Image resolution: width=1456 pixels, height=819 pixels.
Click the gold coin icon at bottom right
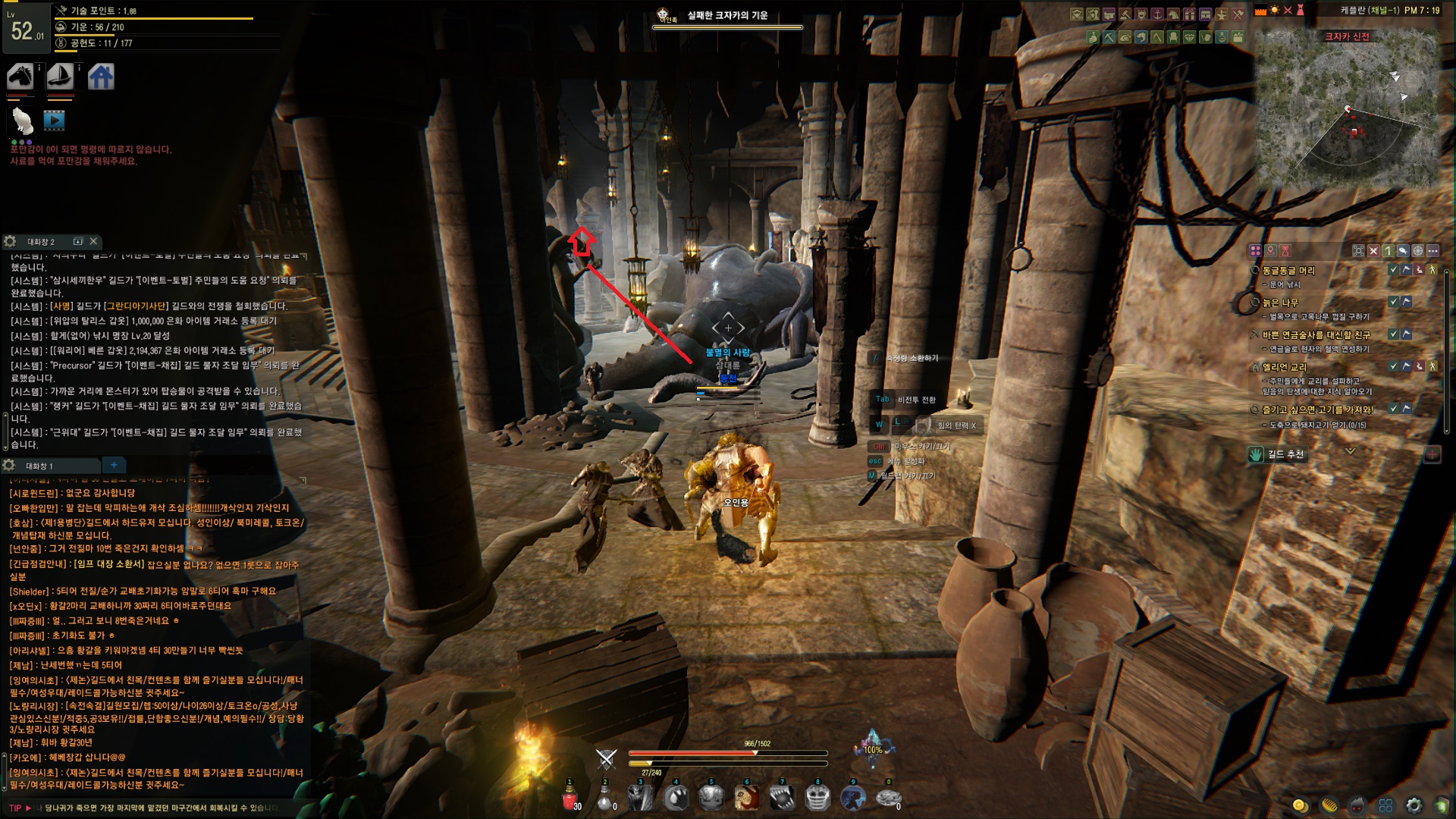[1300, 805]
